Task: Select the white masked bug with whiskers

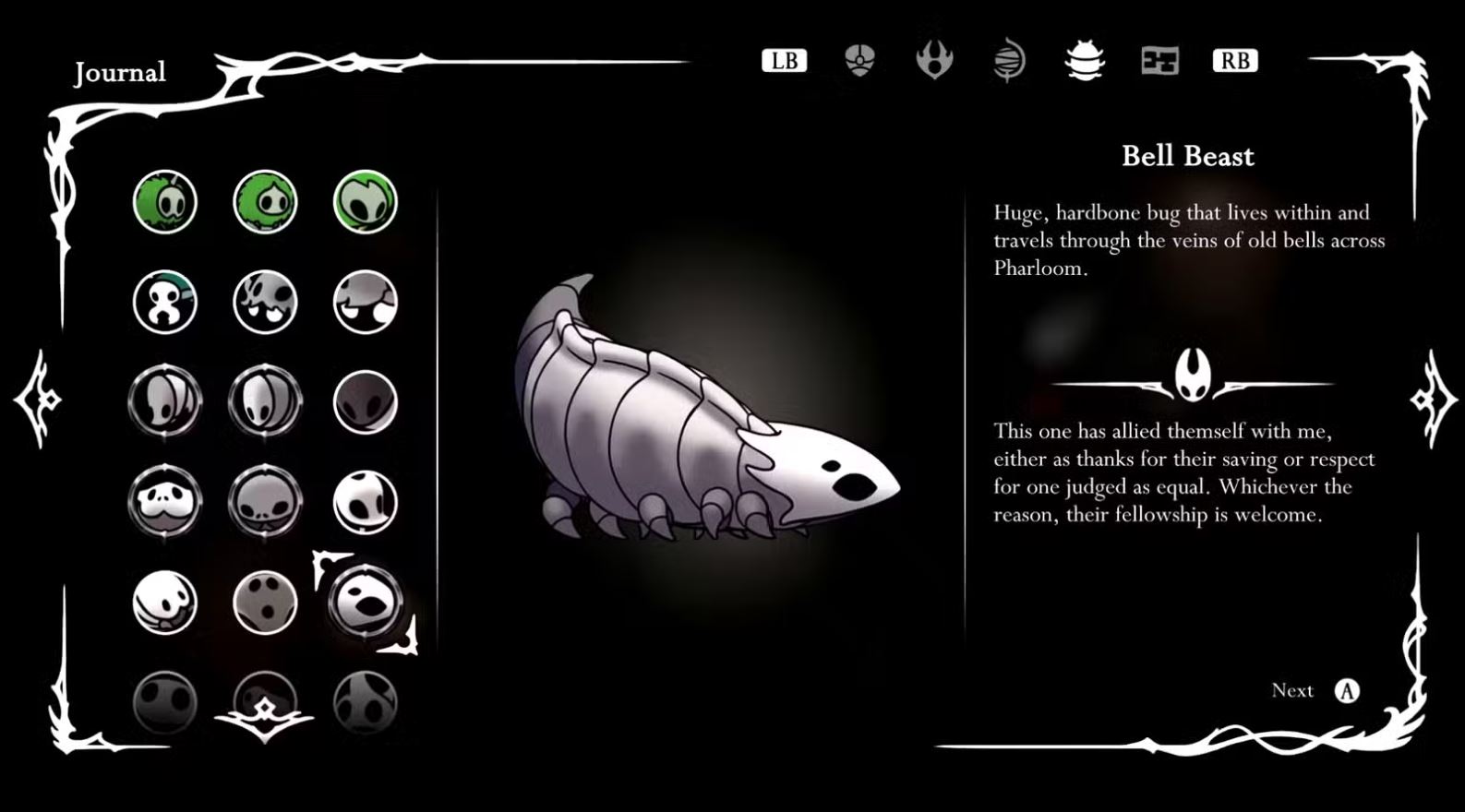Action: pos(165,502)
